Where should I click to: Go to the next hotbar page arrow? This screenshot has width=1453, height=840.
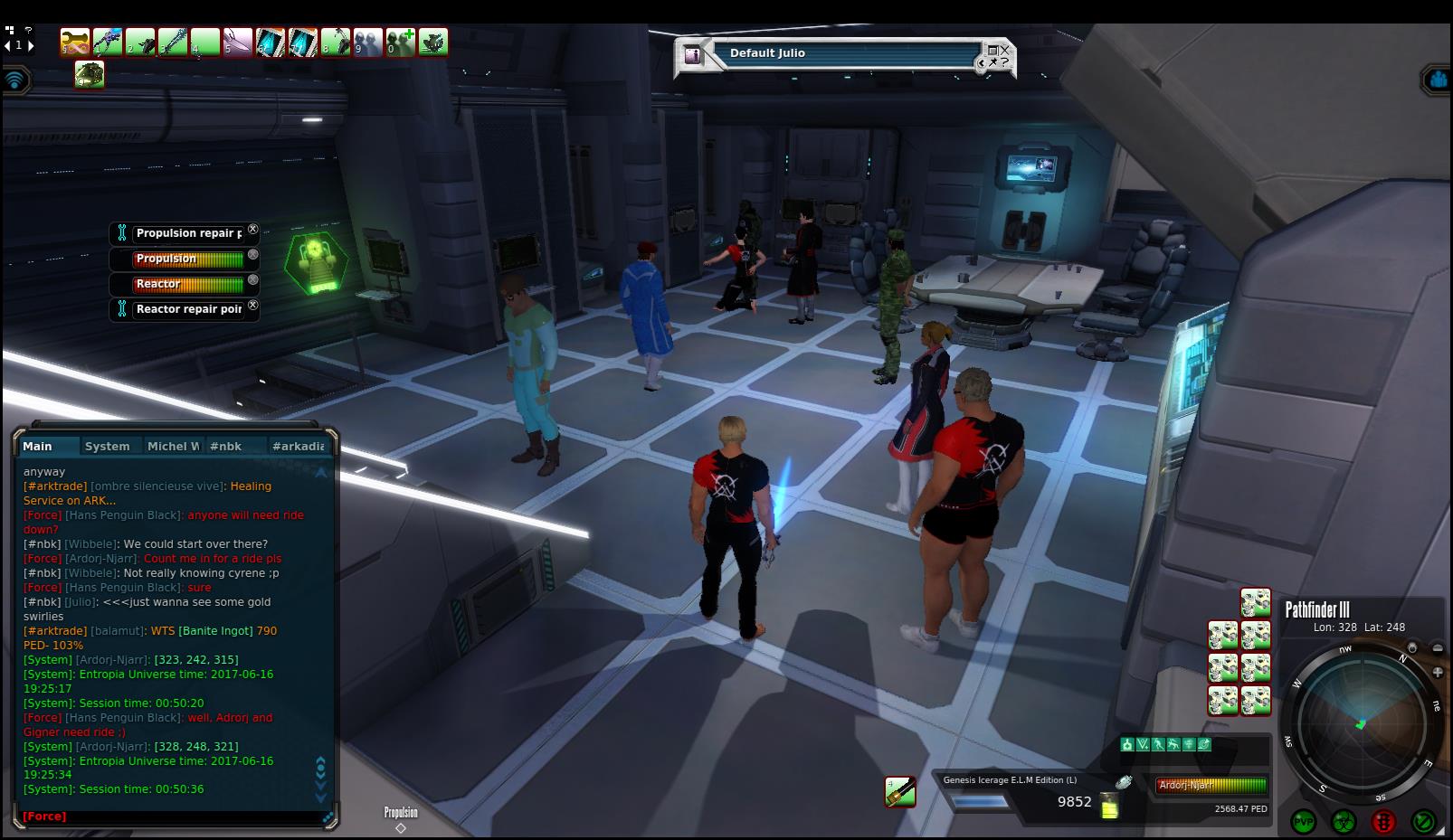point(32,45)
